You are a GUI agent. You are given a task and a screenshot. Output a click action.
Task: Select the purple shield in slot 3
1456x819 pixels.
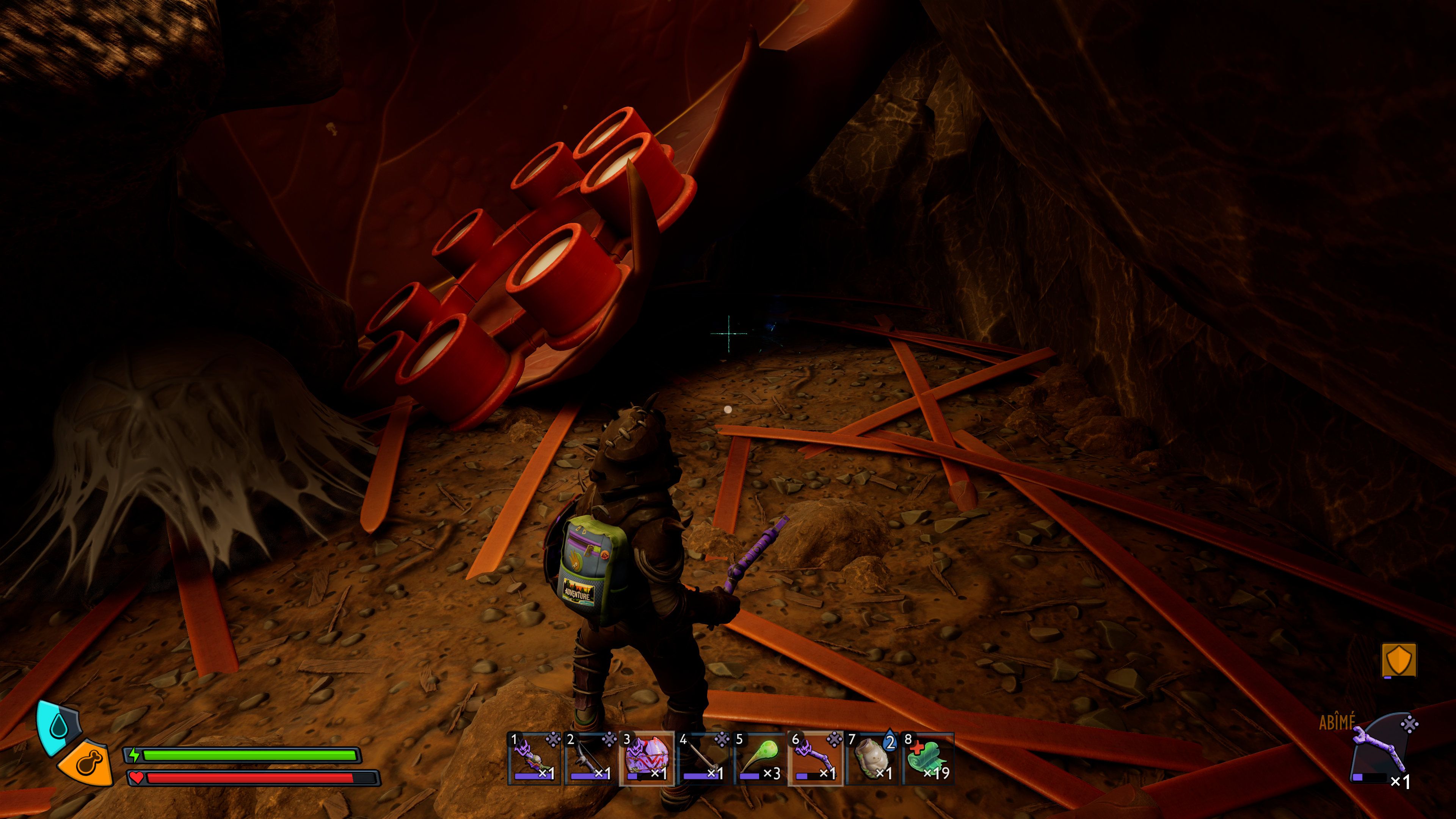[x=646, y=758]
